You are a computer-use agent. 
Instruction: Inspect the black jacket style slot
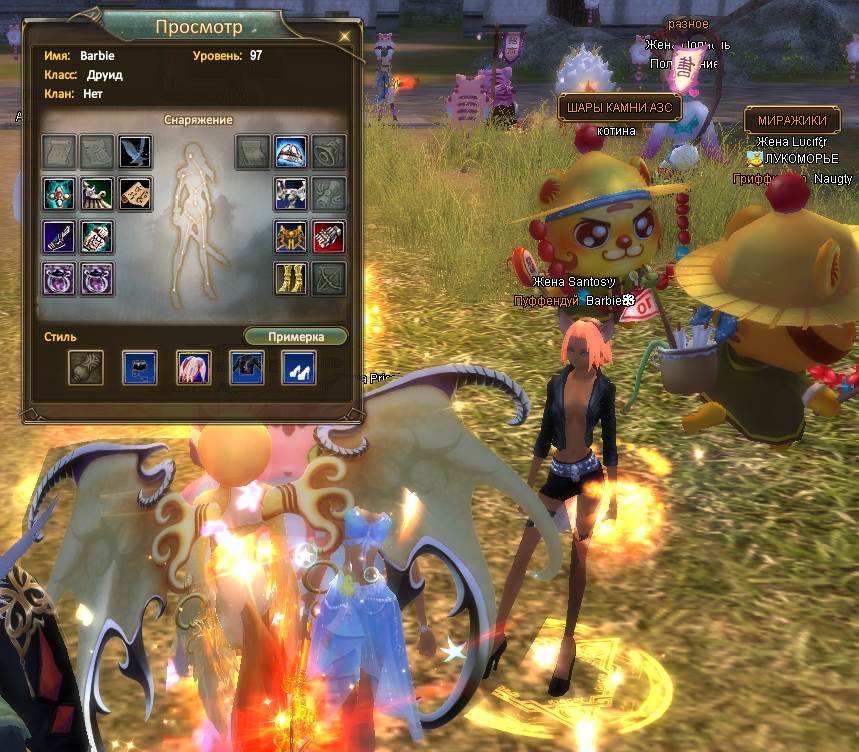(246, 368)
